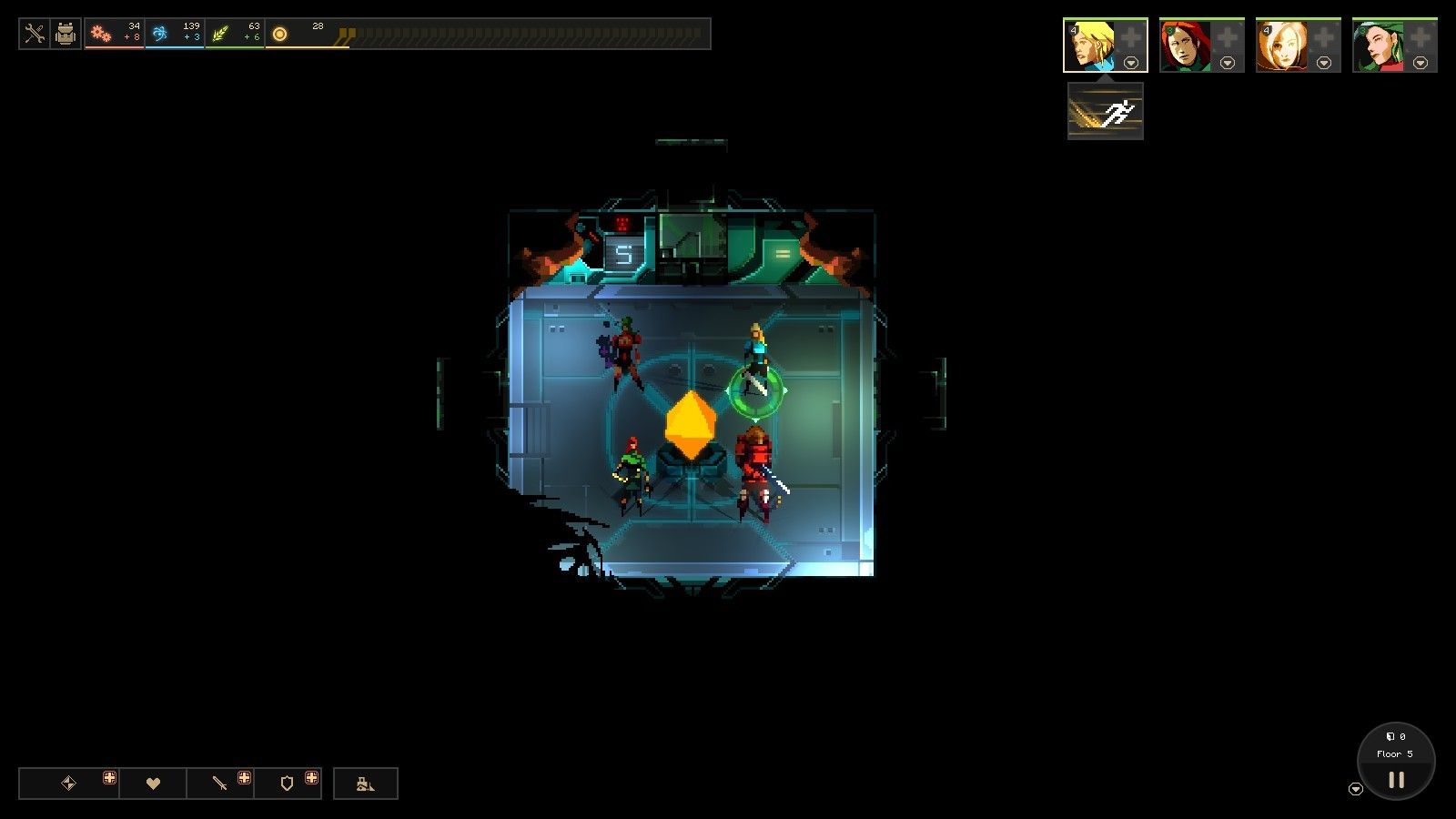
Task: Select the green-haired hero portrait
Action: [1380, 45]
